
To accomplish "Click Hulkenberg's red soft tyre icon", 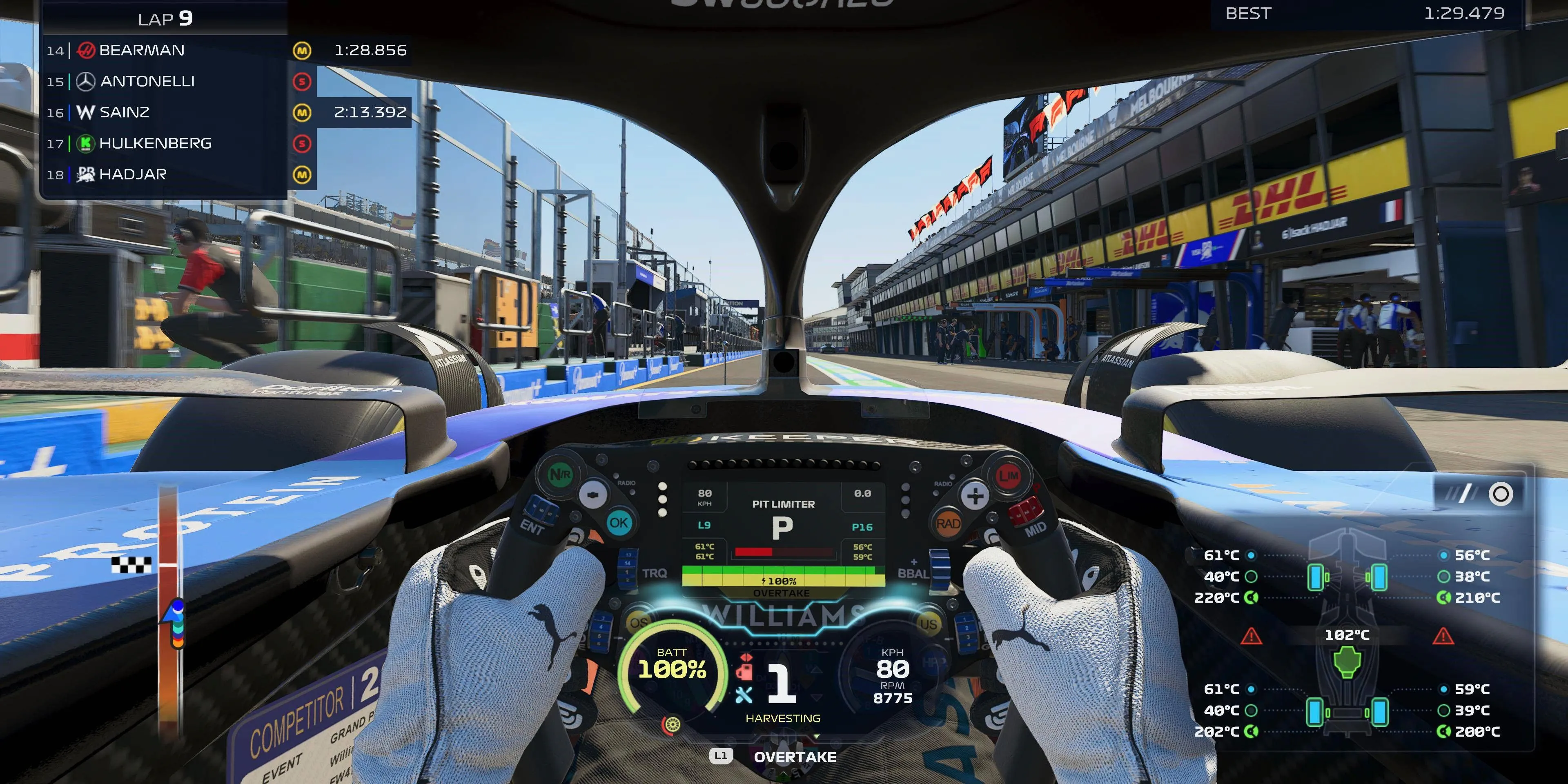I will pyautogui.click(x=302, y=144).
